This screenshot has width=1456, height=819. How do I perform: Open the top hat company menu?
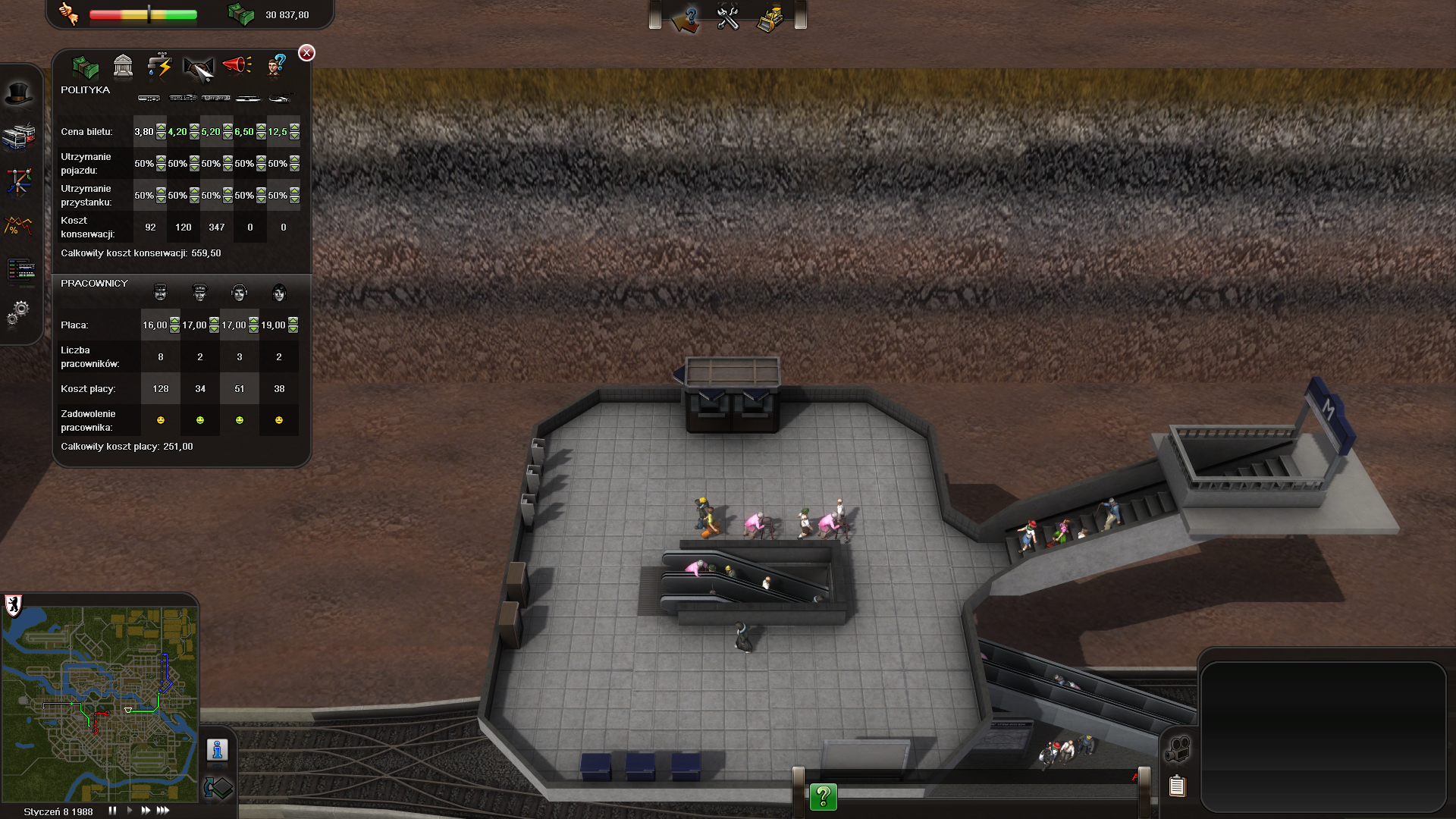[x=19, y=94]
